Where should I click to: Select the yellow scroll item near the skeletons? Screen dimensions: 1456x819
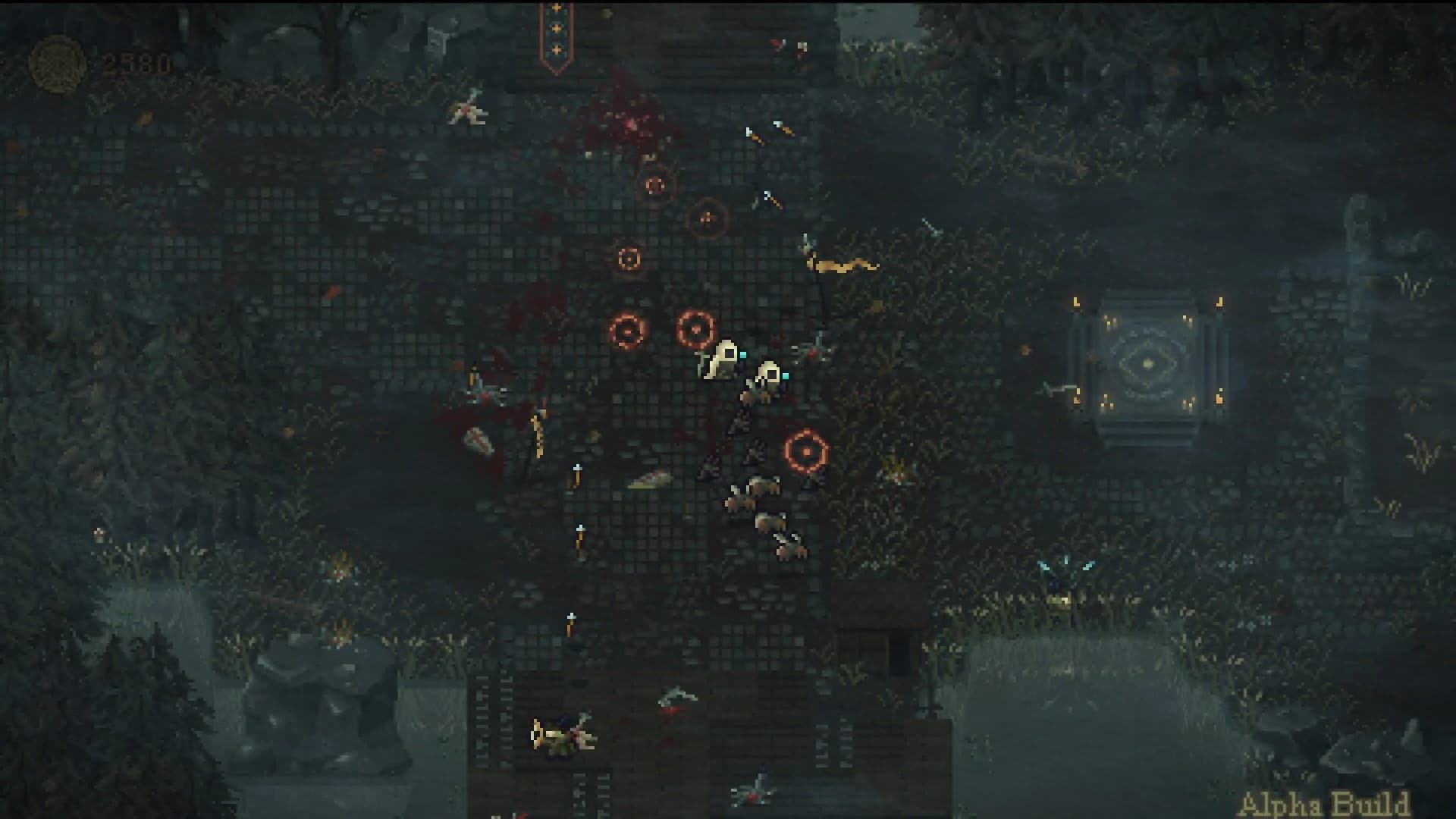click(842, 267)
